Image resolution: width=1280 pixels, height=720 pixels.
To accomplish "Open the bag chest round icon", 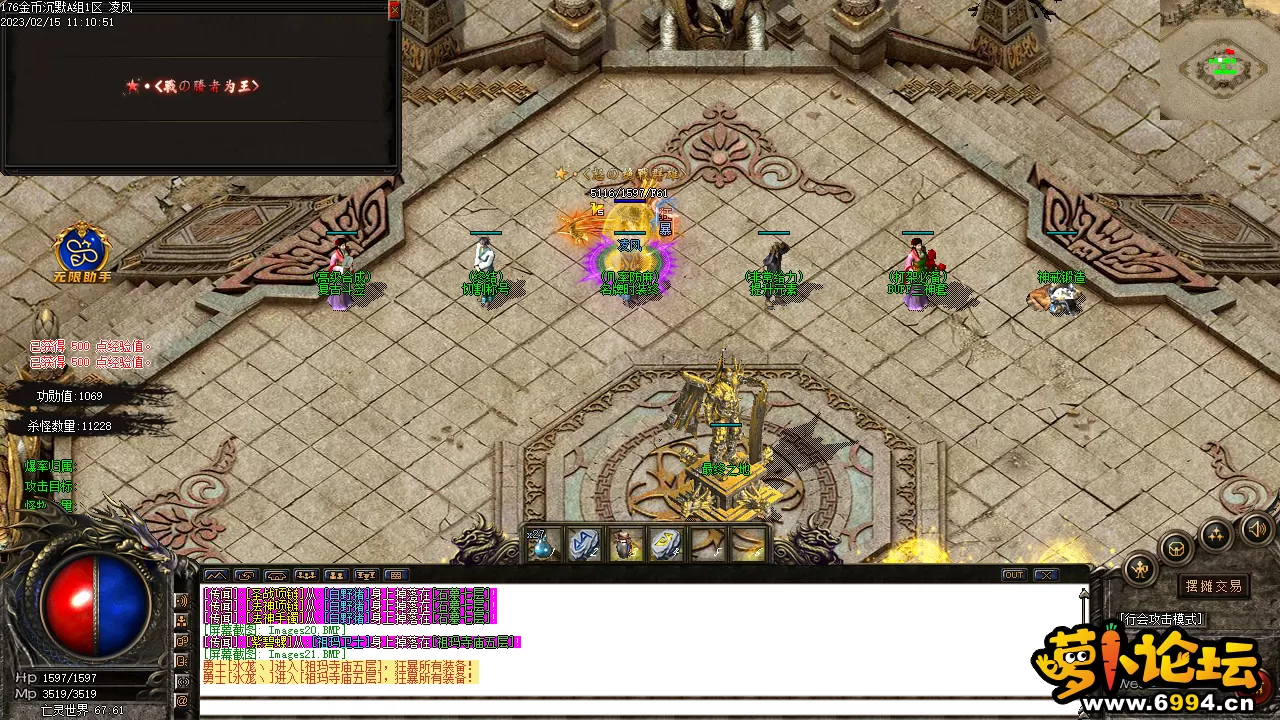I will click(1176, 549).
